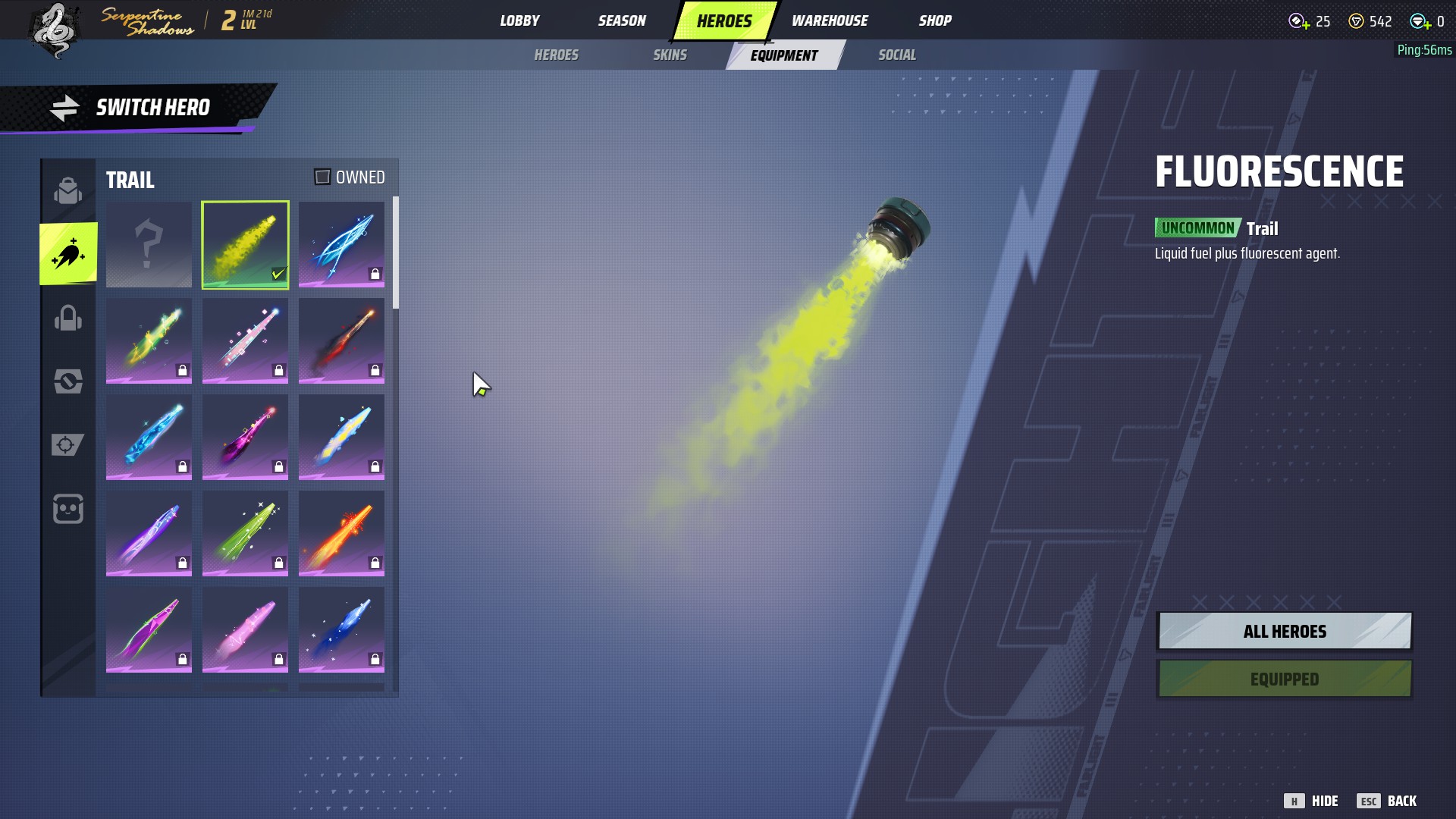This screenshot has width=1456, height=819.
Task: Go to the Season page
Action: [622, 20]
